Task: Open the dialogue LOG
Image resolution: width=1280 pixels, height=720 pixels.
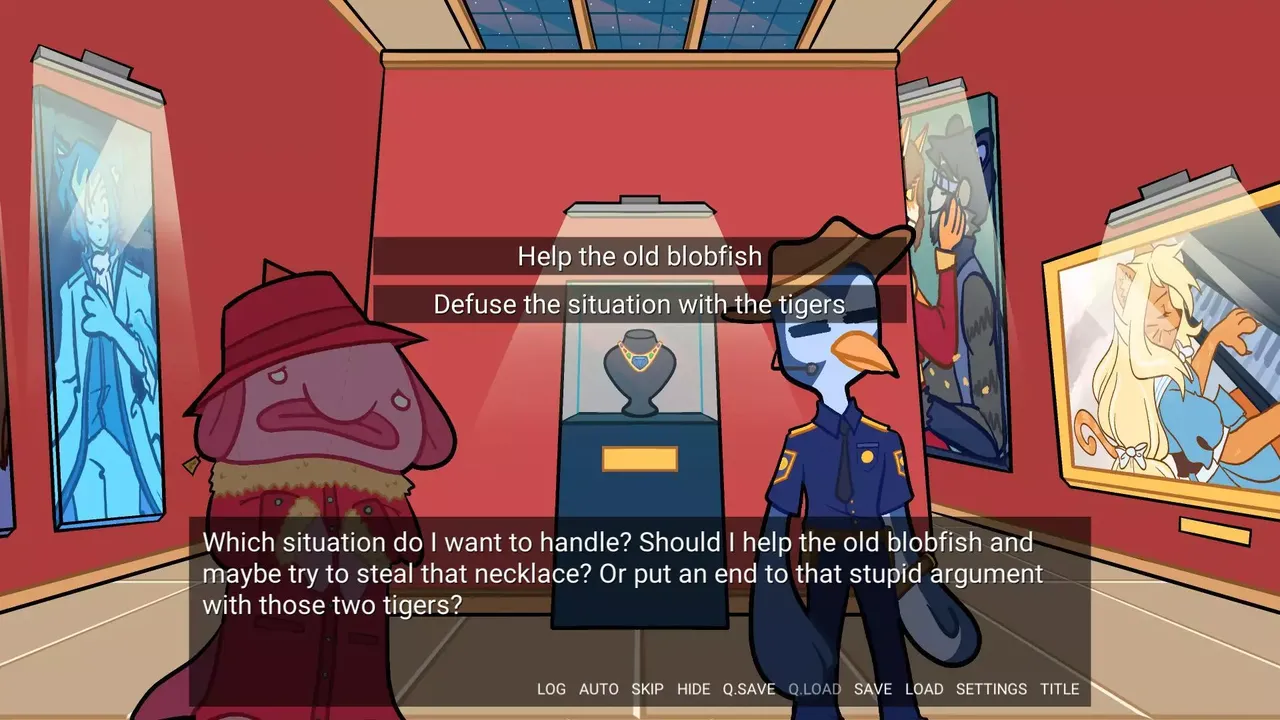Action: [552, 689]
